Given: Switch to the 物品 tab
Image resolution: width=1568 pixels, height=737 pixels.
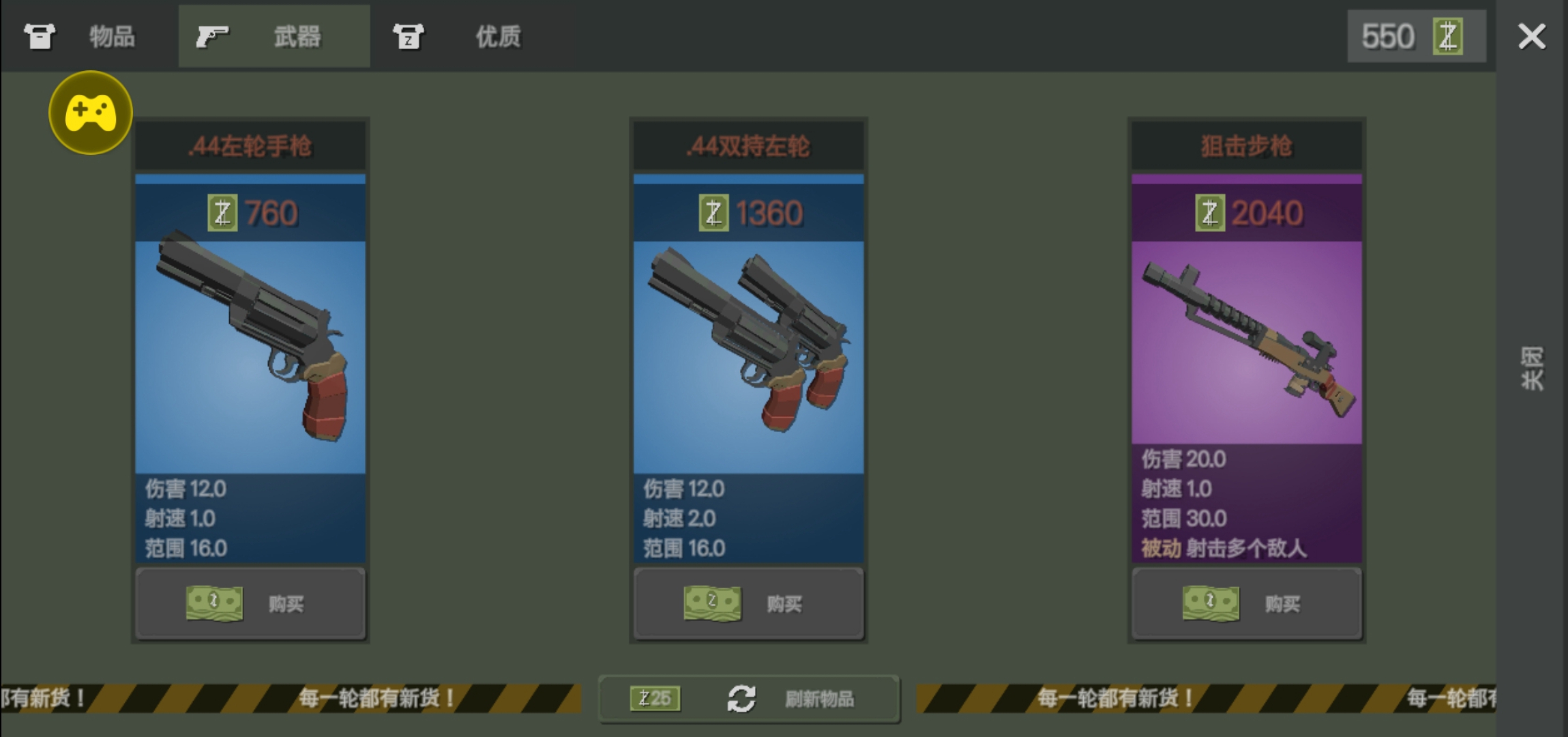Looking at the screenshot, I should (113, 35).
